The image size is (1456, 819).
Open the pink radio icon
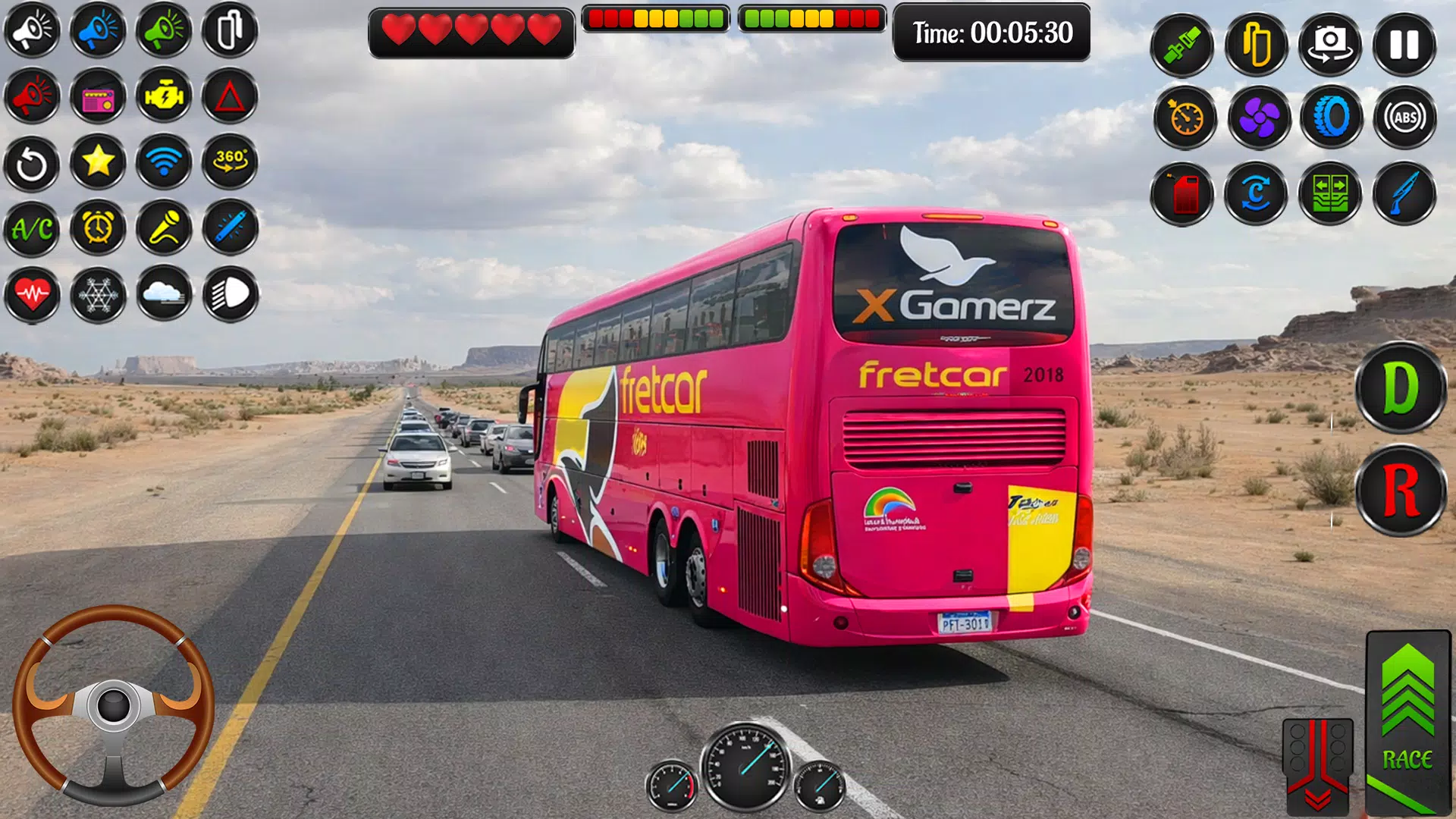[x=99, y=96]
